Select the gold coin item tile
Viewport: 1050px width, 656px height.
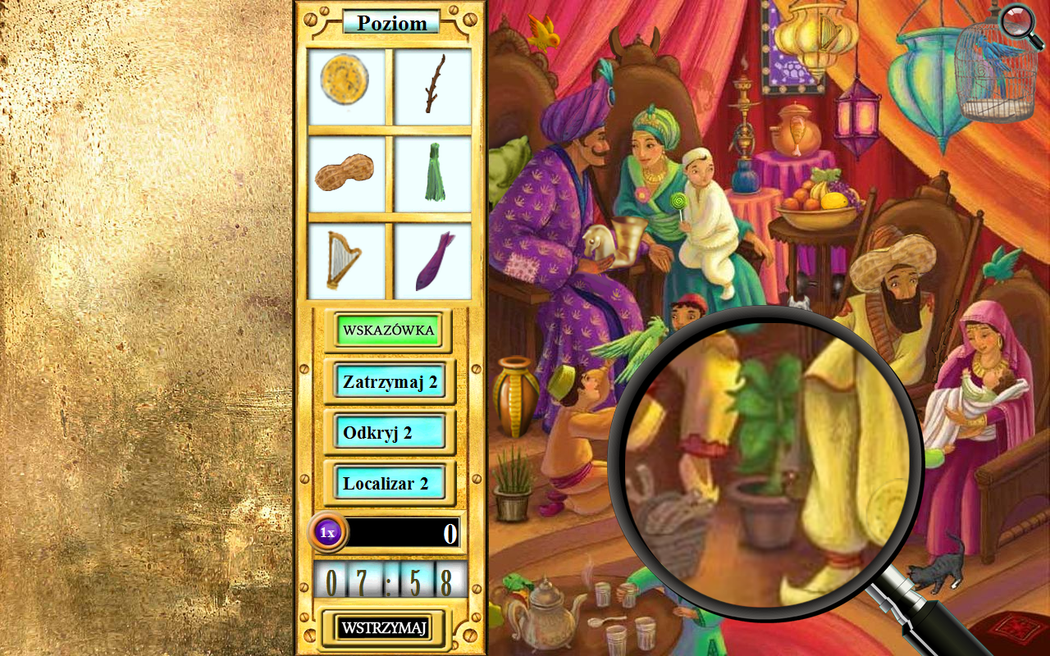[x=346, y=87]
